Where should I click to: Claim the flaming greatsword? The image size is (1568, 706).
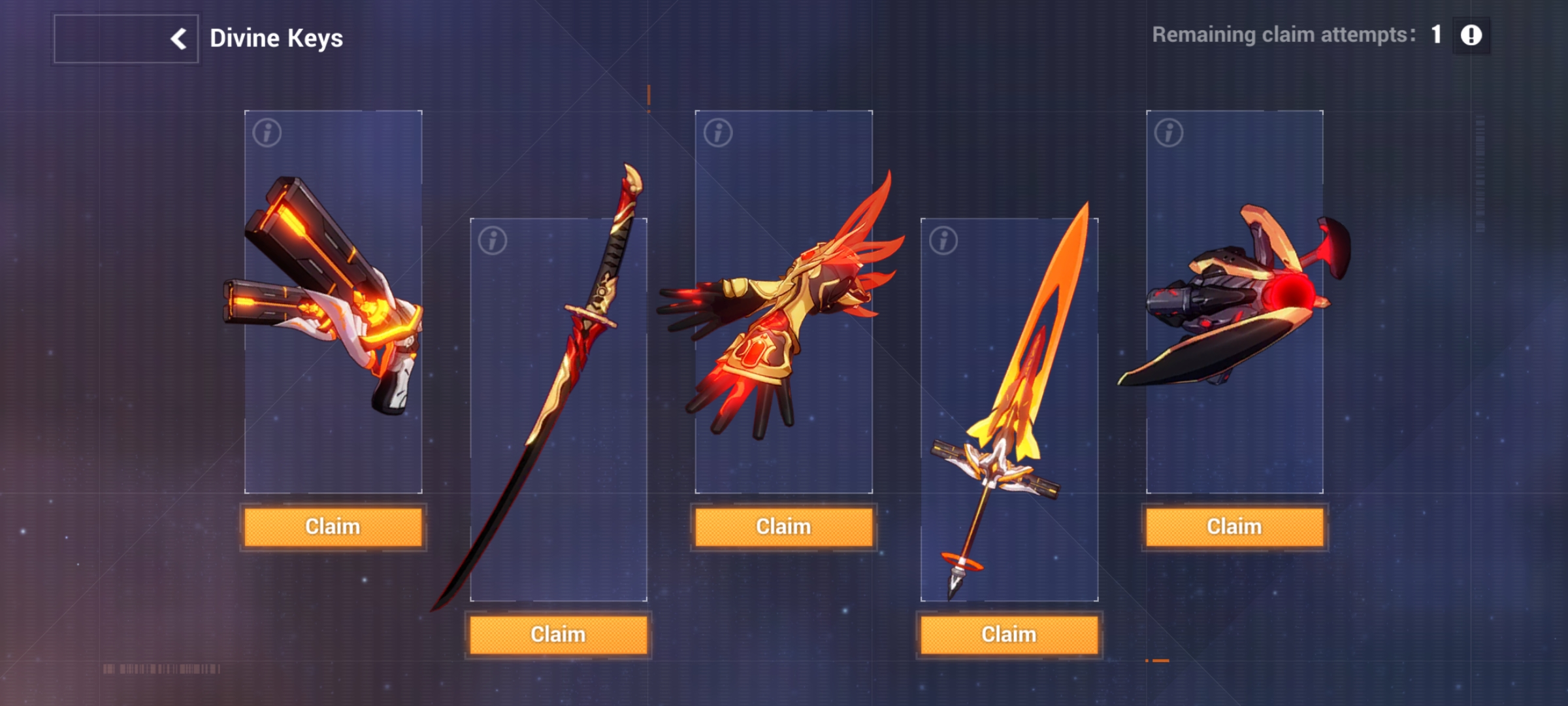[1009, 633]
